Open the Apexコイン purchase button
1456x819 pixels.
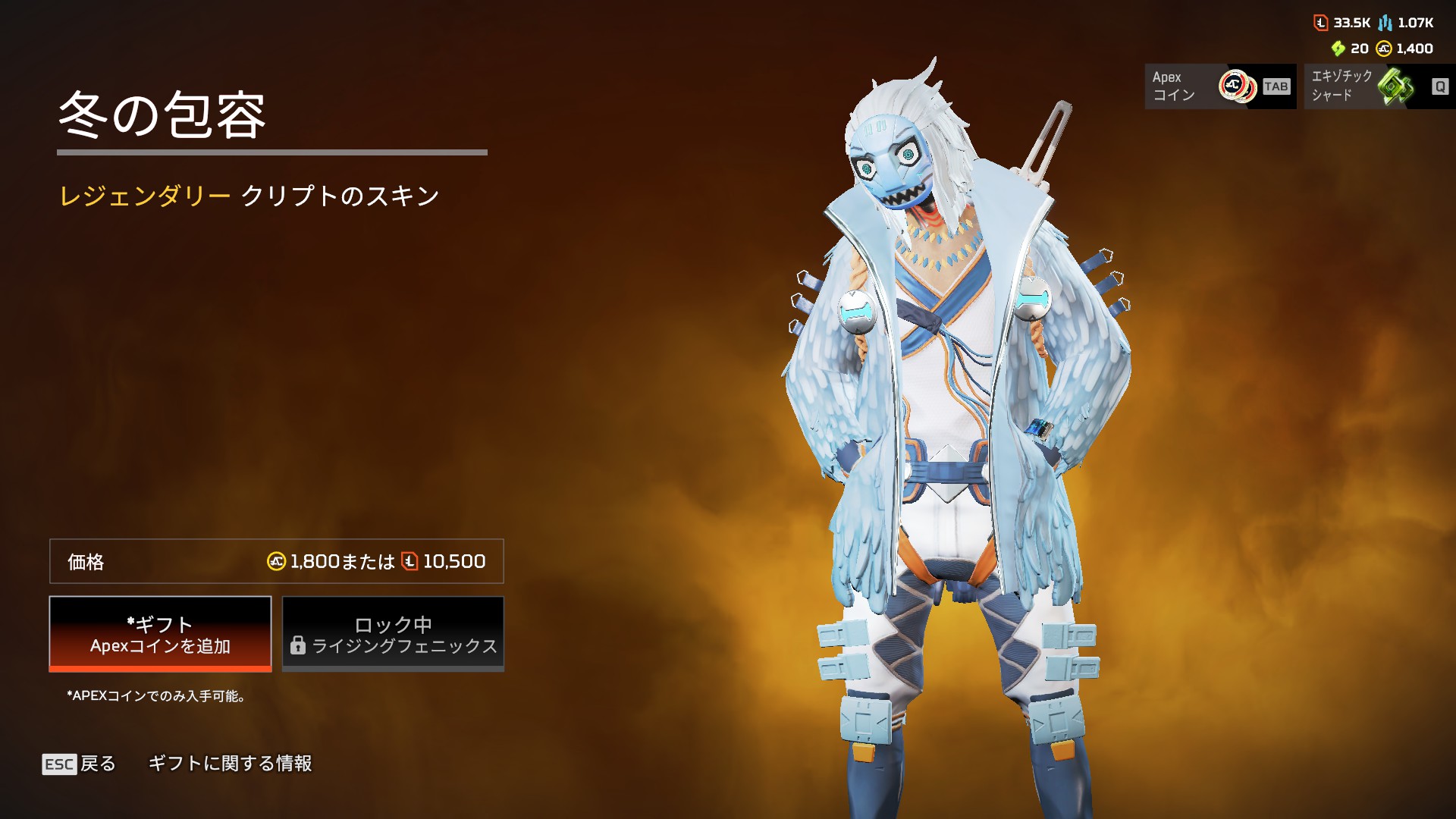(1219, 86)
